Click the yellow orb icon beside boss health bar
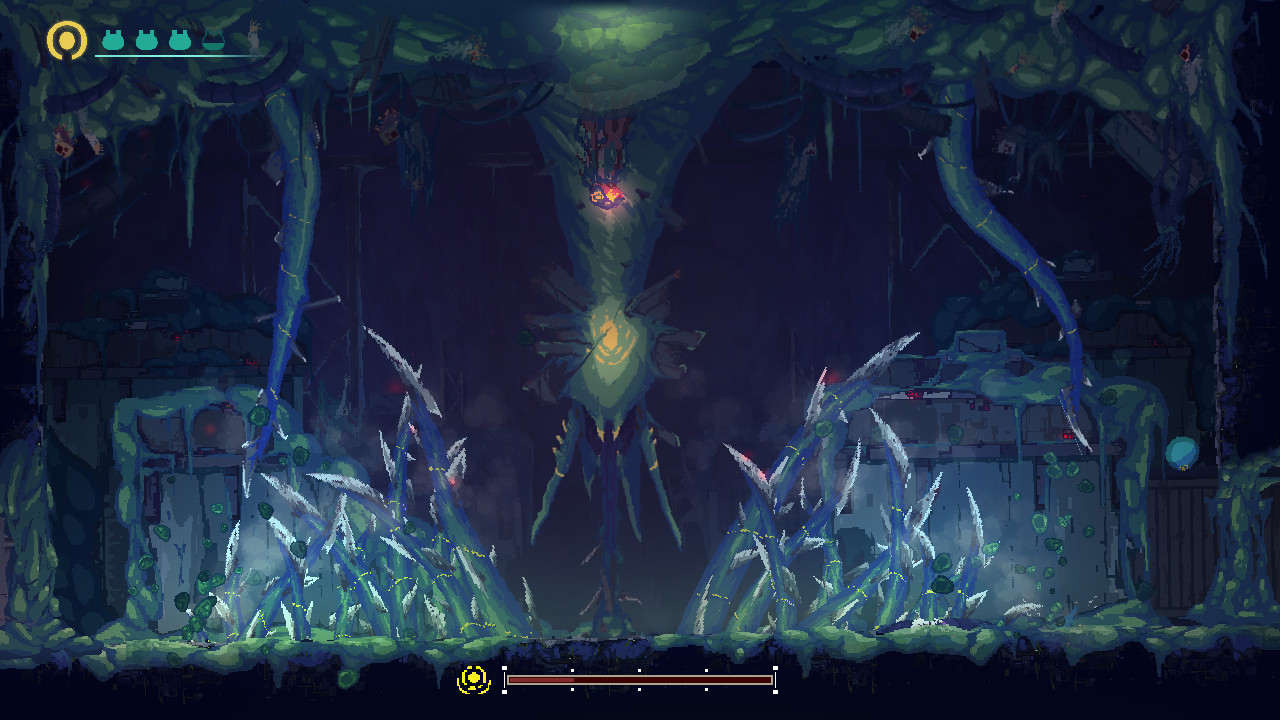Screen dimensions: 1280x720 point(473,679)
